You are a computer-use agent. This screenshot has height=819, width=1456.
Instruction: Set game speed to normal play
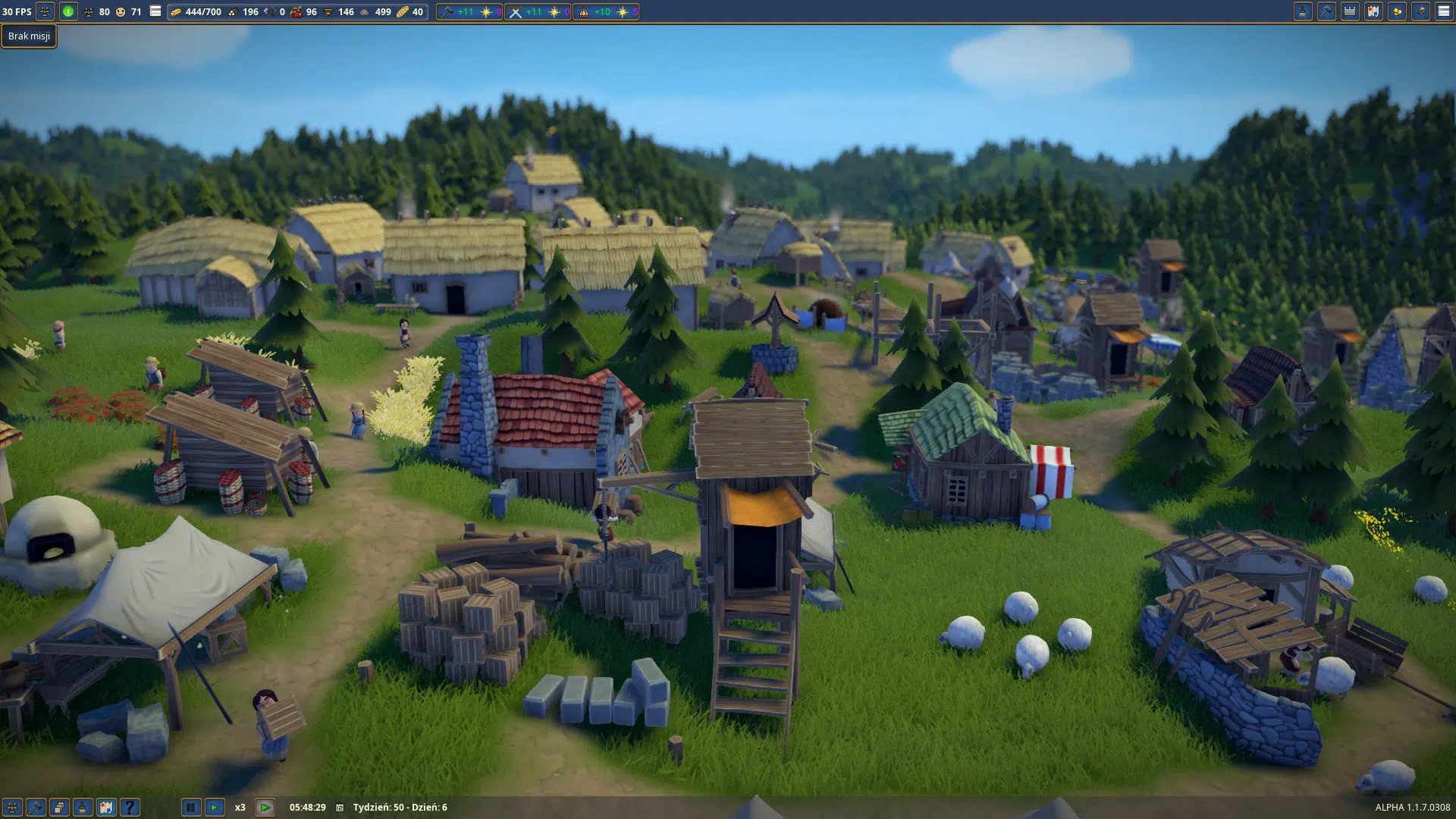pos(215,808)
